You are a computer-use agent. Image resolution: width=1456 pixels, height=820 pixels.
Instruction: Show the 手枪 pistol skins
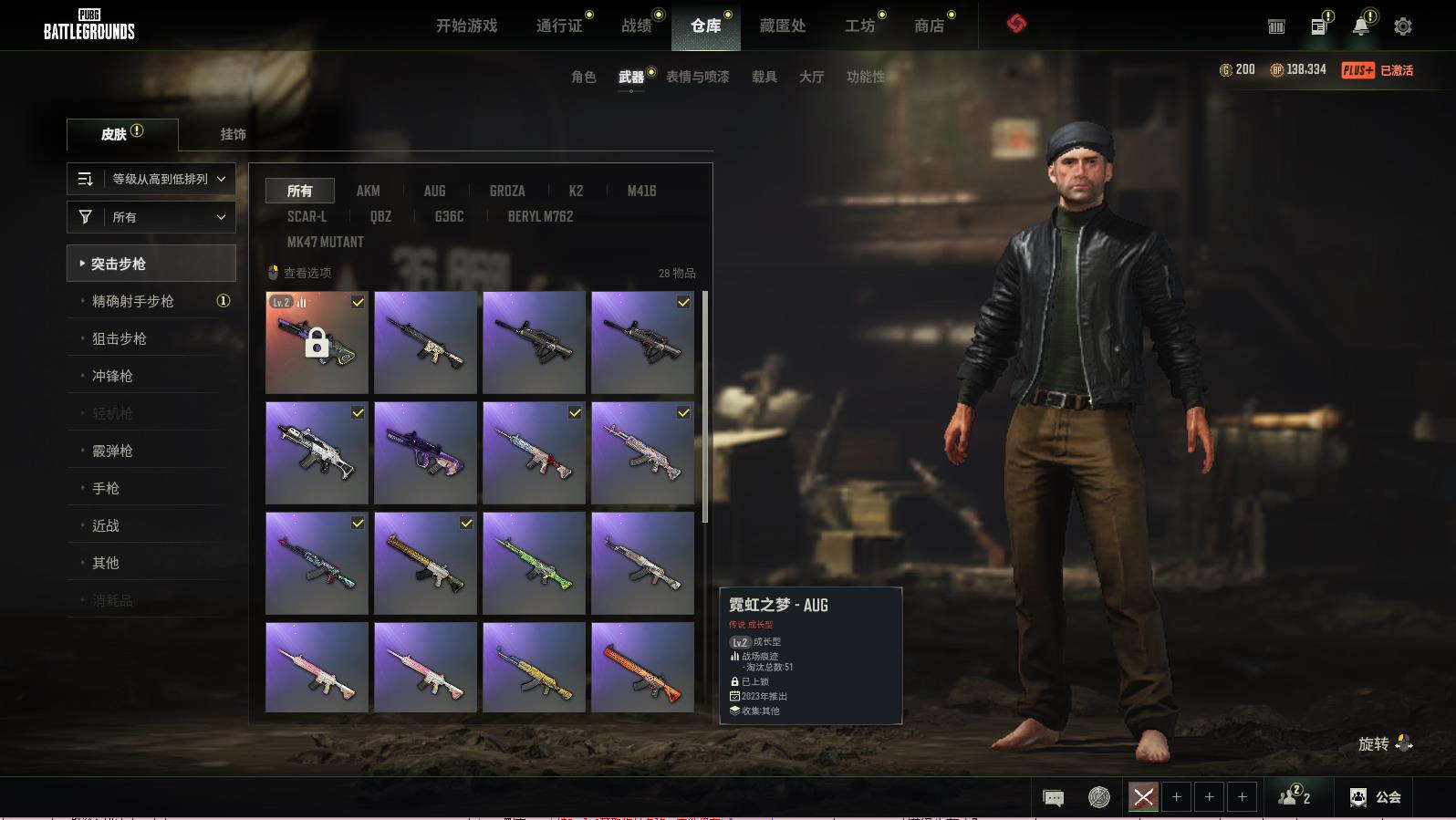tap(106, 488)
